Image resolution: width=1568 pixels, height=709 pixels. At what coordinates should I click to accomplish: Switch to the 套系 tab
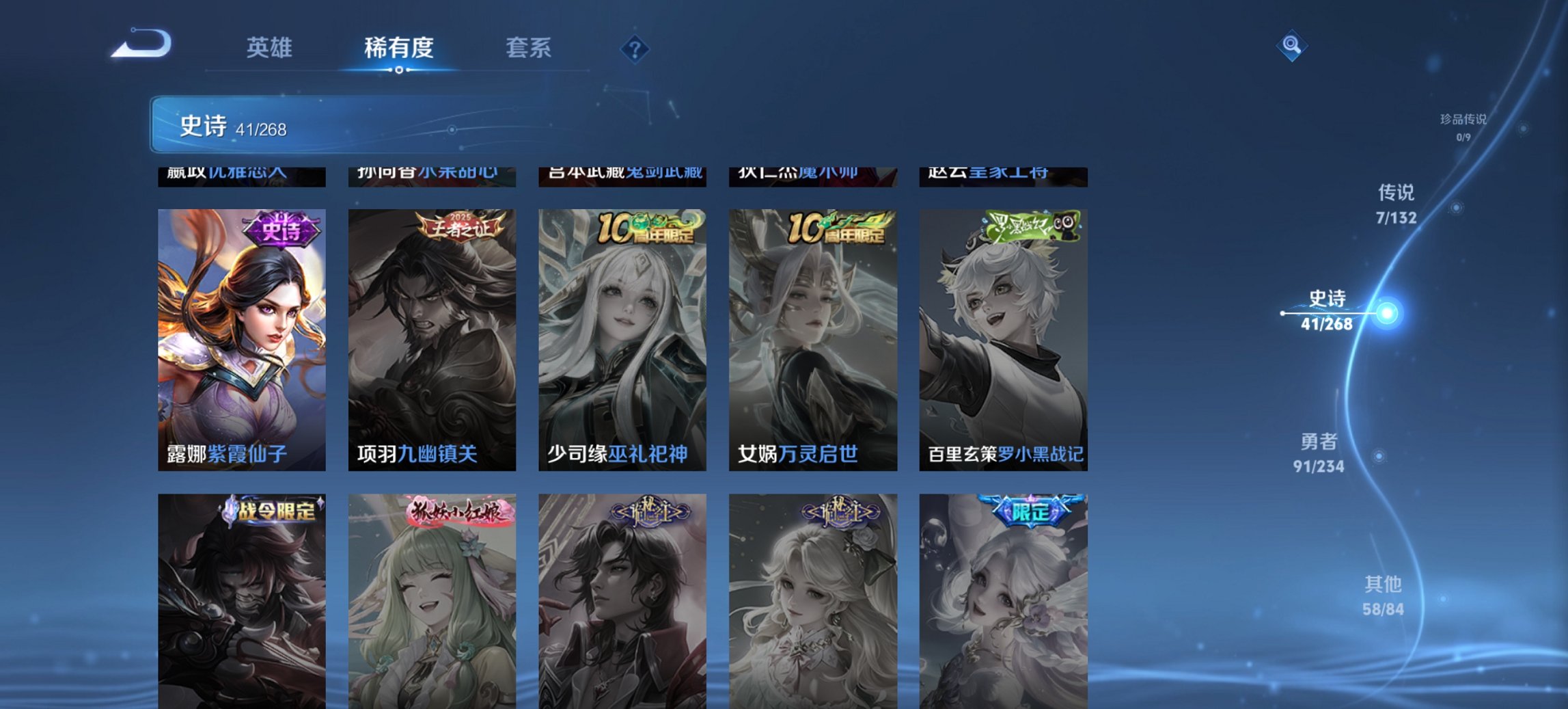click(x=528, y=49)
